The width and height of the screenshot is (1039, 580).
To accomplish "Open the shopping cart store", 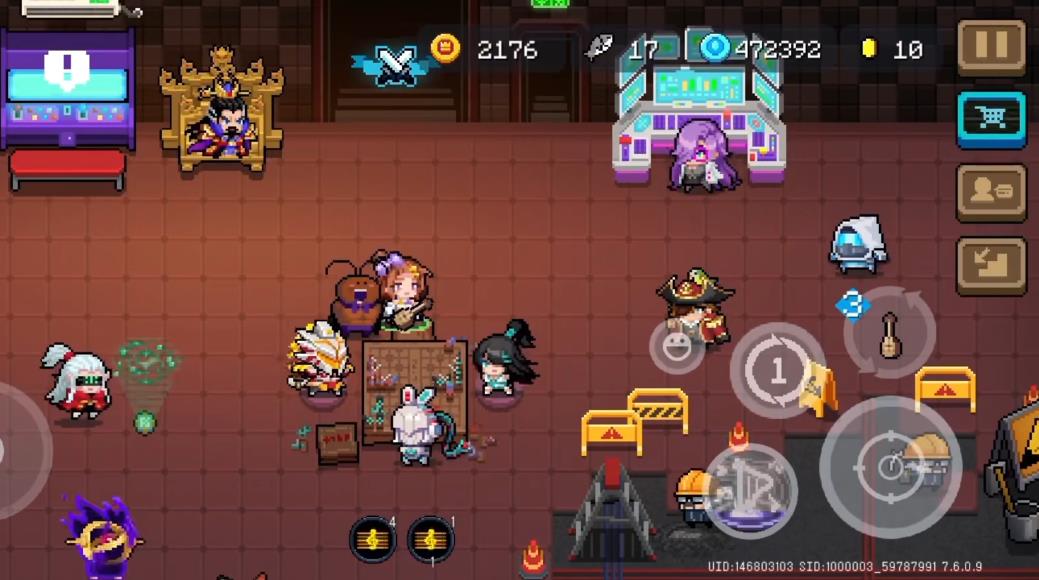I will [991, 119].
